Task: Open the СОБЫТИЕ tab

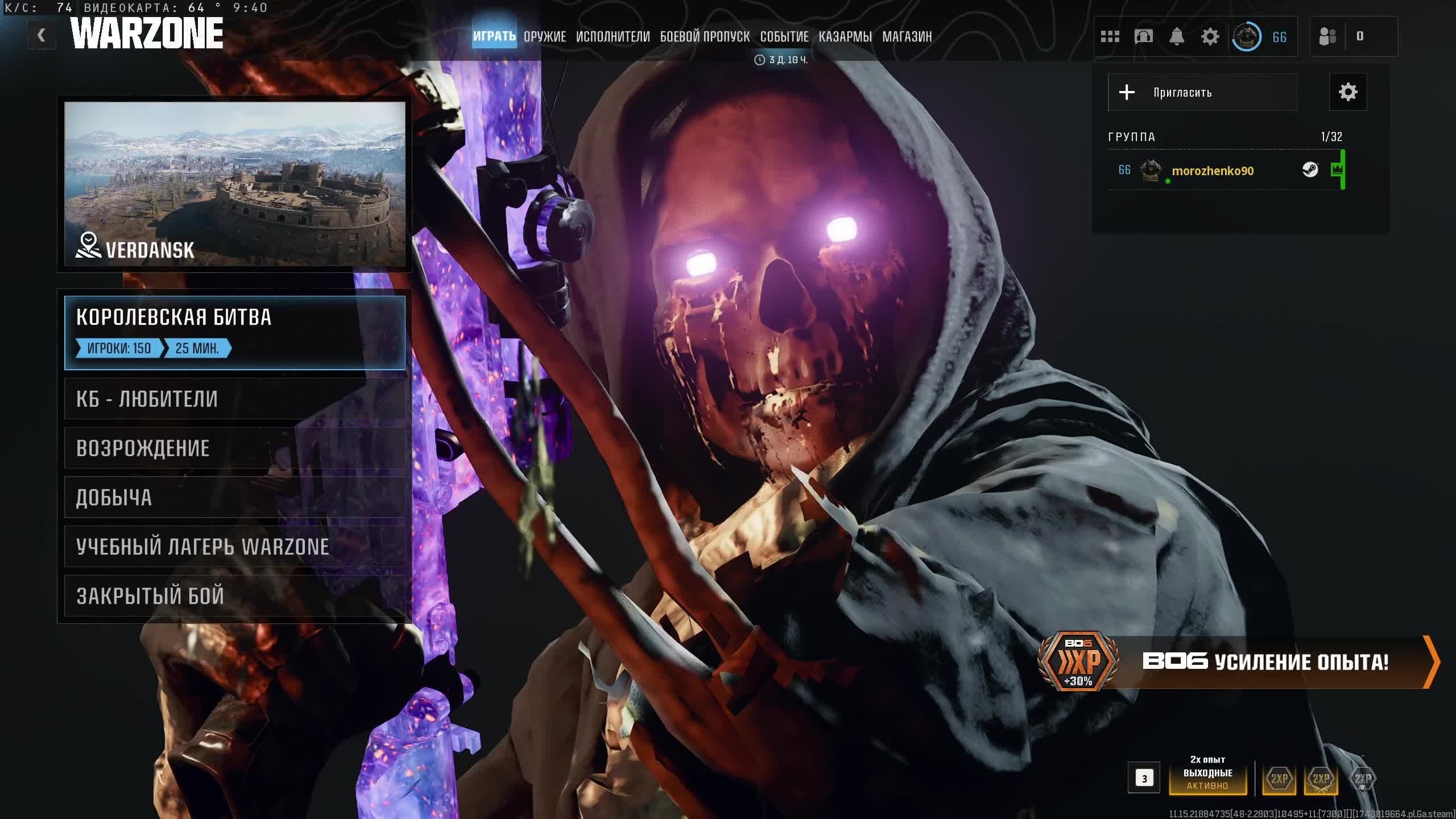Action: click(x=784, y=37)
